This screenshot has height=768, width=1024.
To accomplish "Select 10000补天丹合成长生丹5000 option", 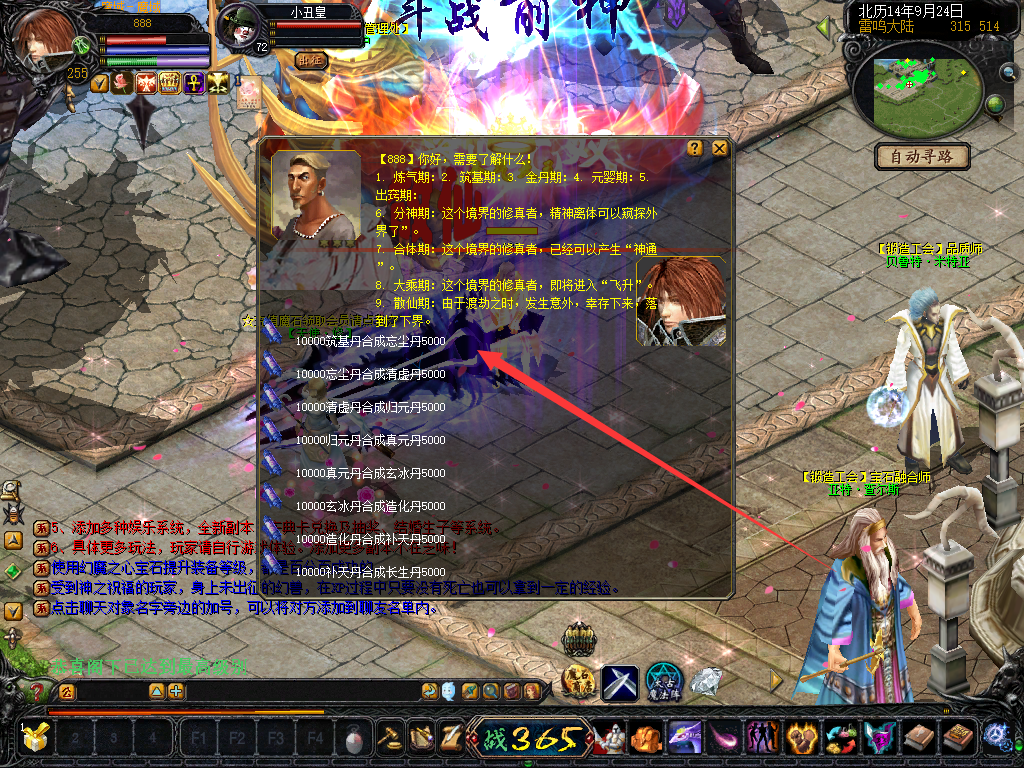I will (x=370, y=572).
